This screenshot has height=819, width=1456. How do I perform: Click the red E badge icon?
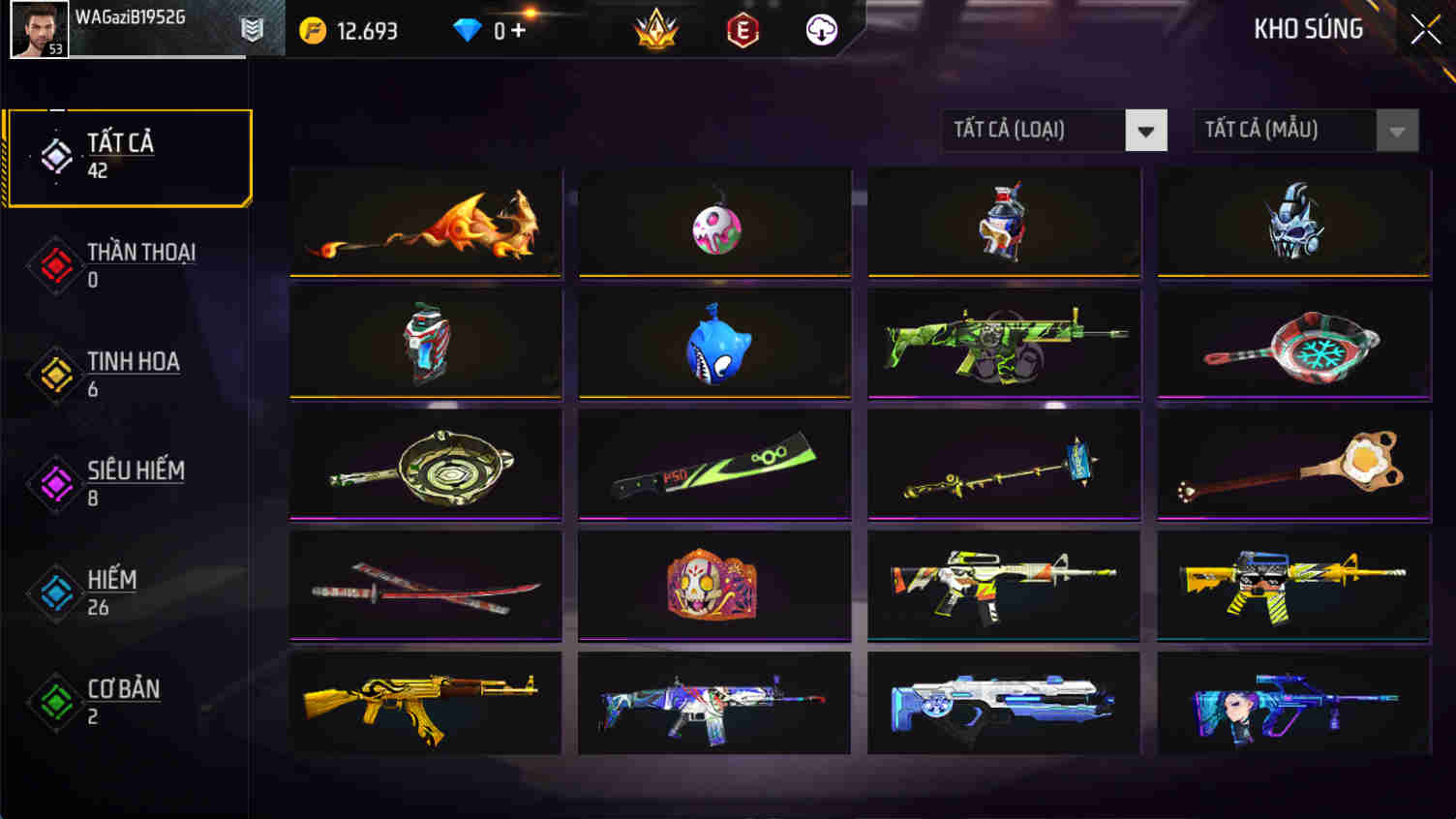point(741,29)
